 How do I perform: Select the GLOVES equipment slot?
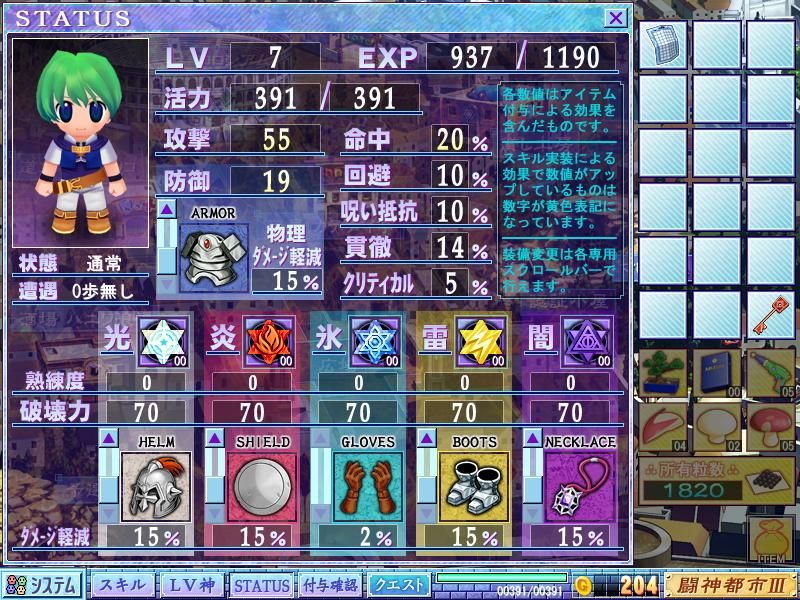pos(367,487)
